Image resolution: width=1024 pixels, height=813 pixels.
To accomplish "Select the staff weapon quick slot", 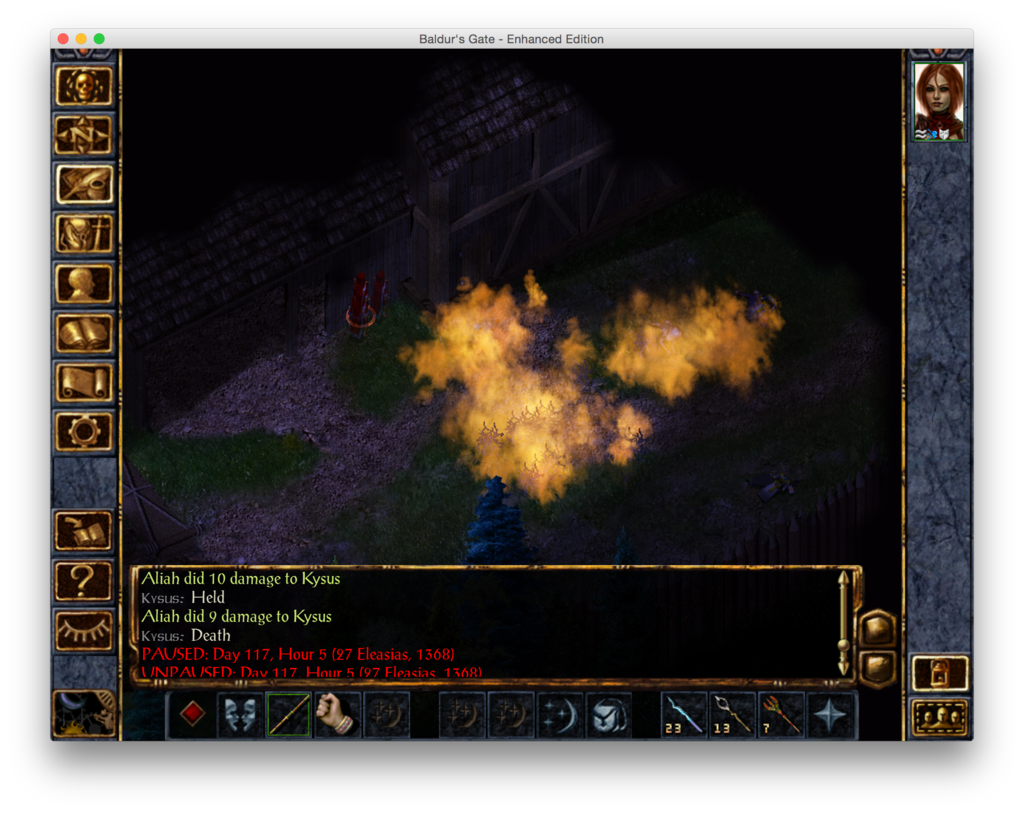I will 288,715.
